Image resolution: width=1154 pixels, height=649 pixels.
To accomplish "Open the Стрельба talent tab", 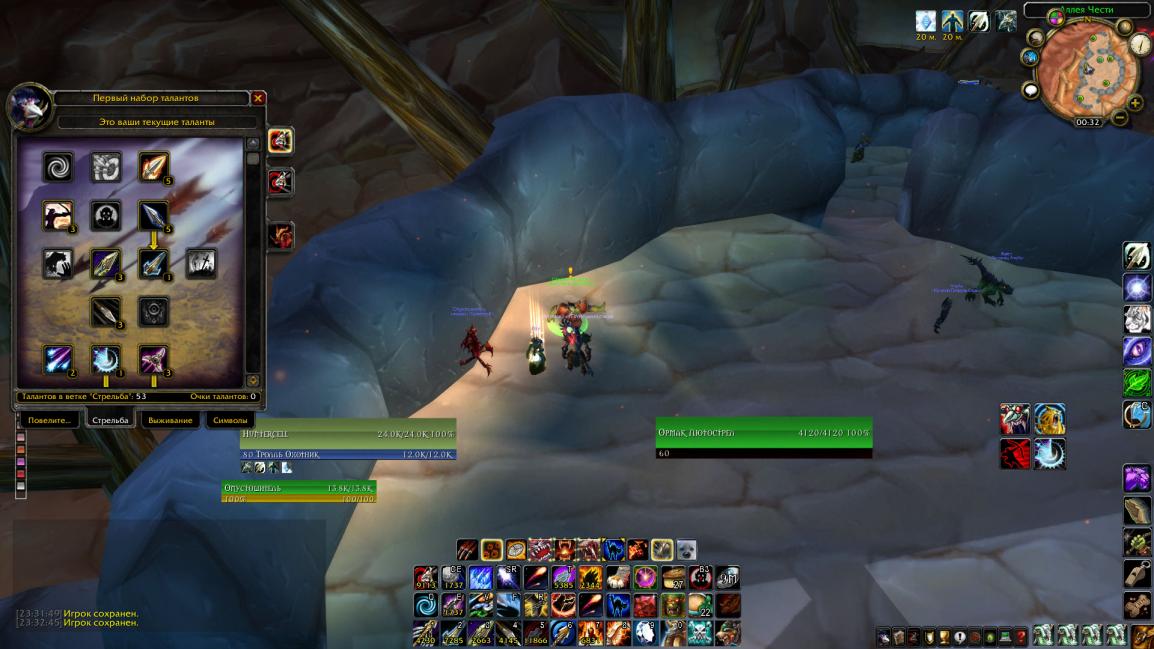I will click(110, 420).
